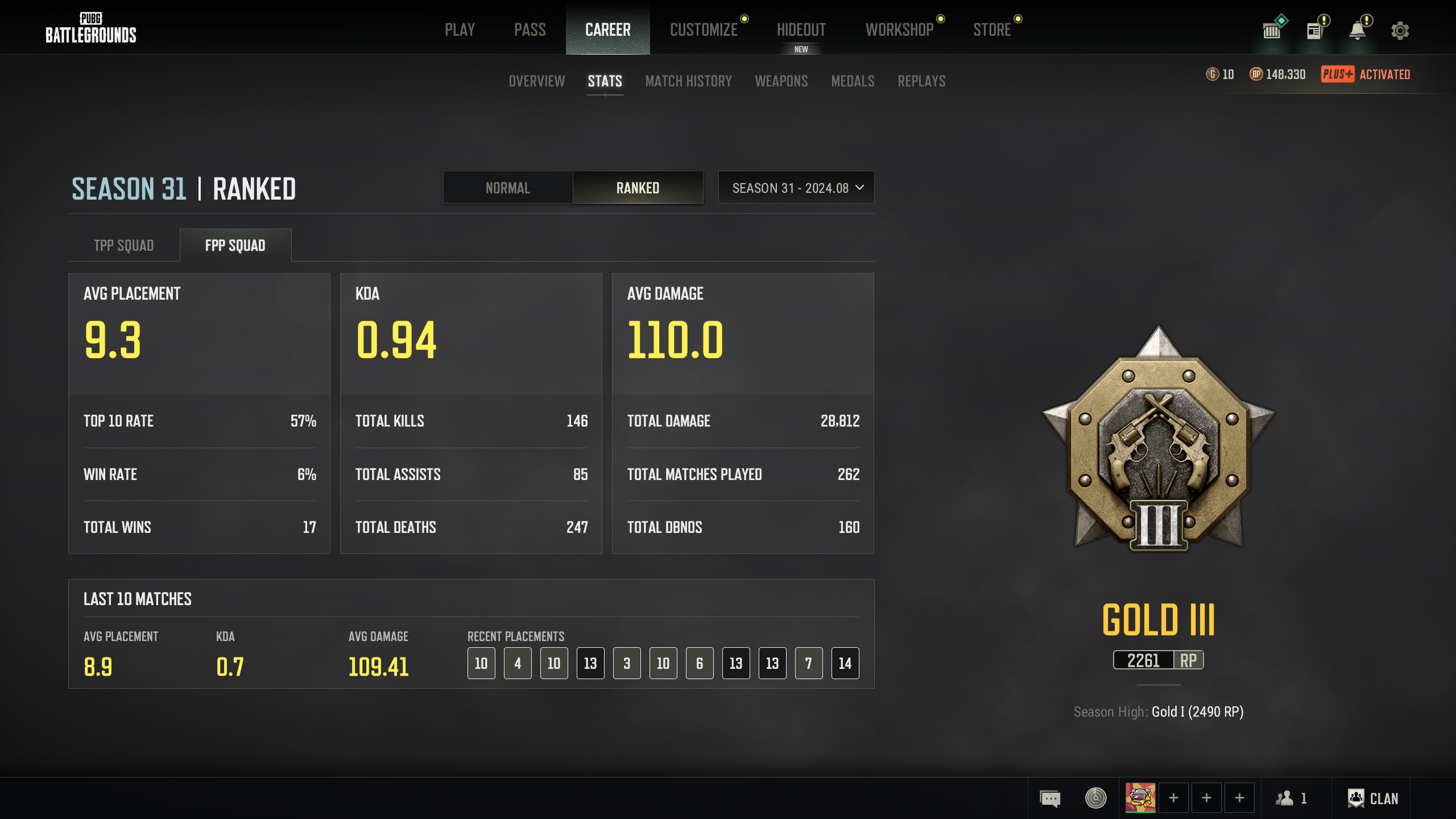This screenshot has height=819, width=1456.
Task: View Match History
Action: tap(688, 81)
